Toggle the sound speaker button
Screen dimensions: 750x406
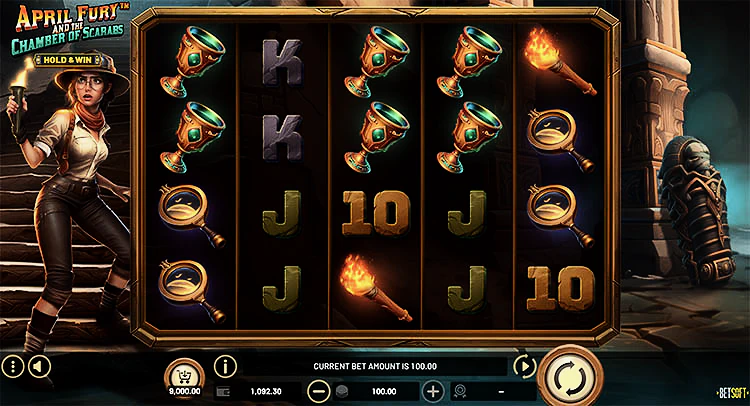coord(38,366)
